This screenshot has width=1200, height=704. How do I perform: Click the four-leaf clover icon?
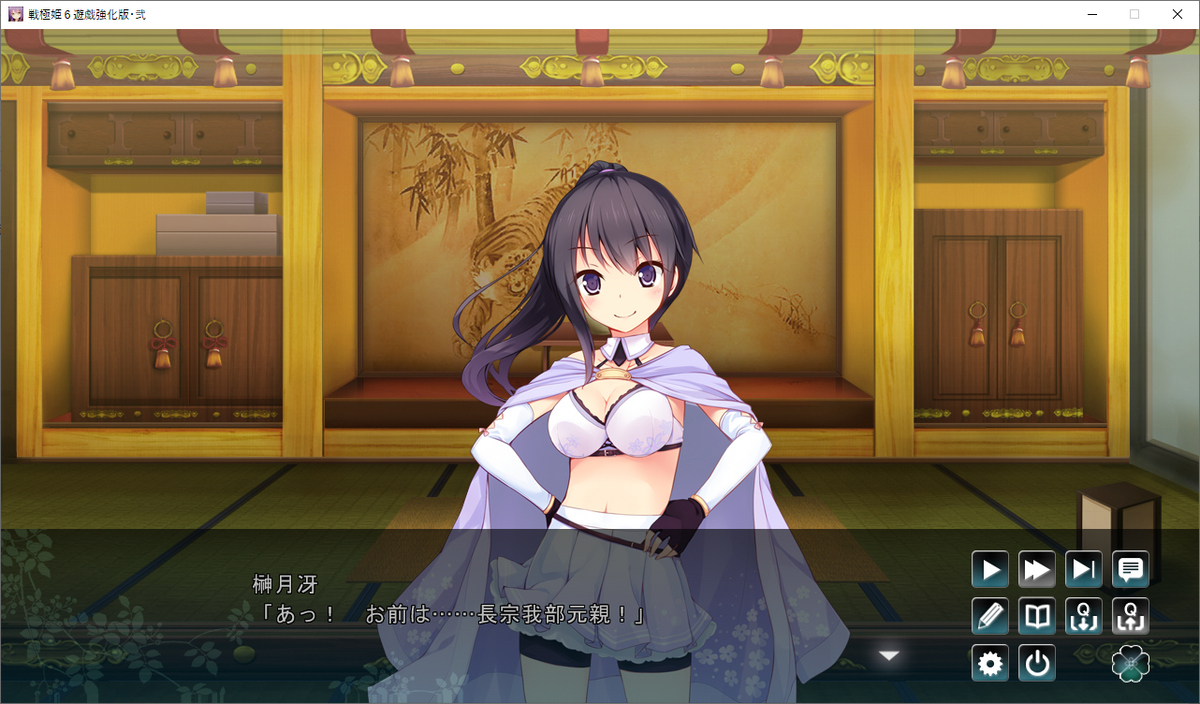[x=1131, y=664]
